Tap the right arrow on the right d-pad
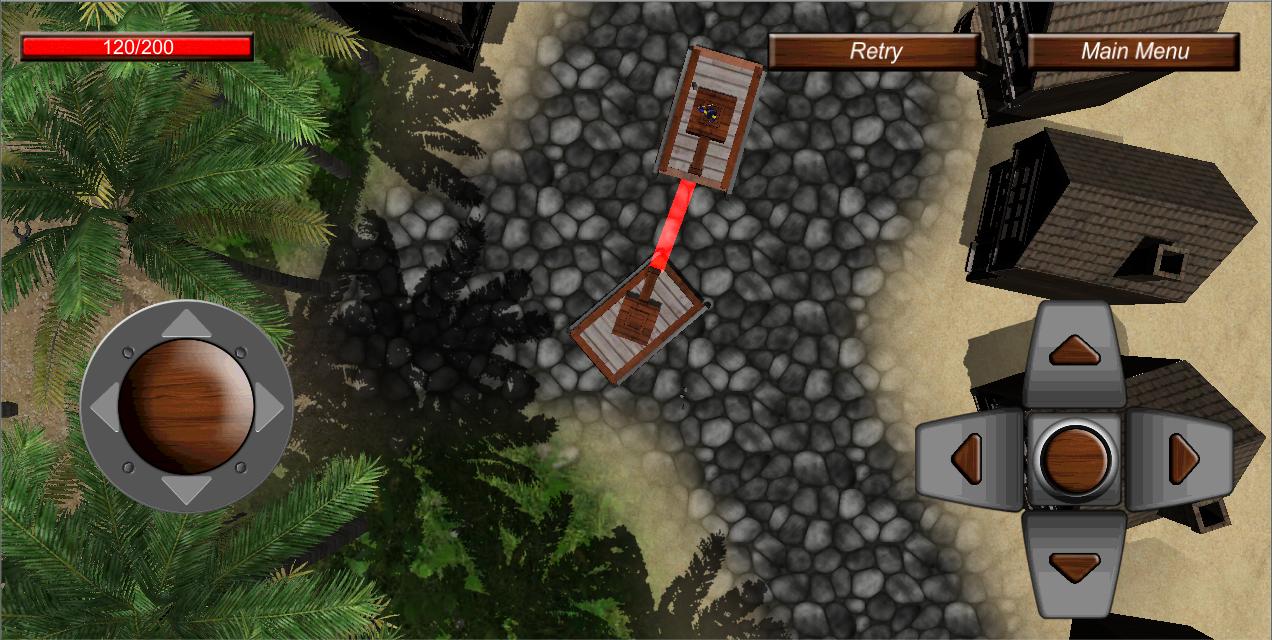1272x640 pixels. click(1184, 459)
